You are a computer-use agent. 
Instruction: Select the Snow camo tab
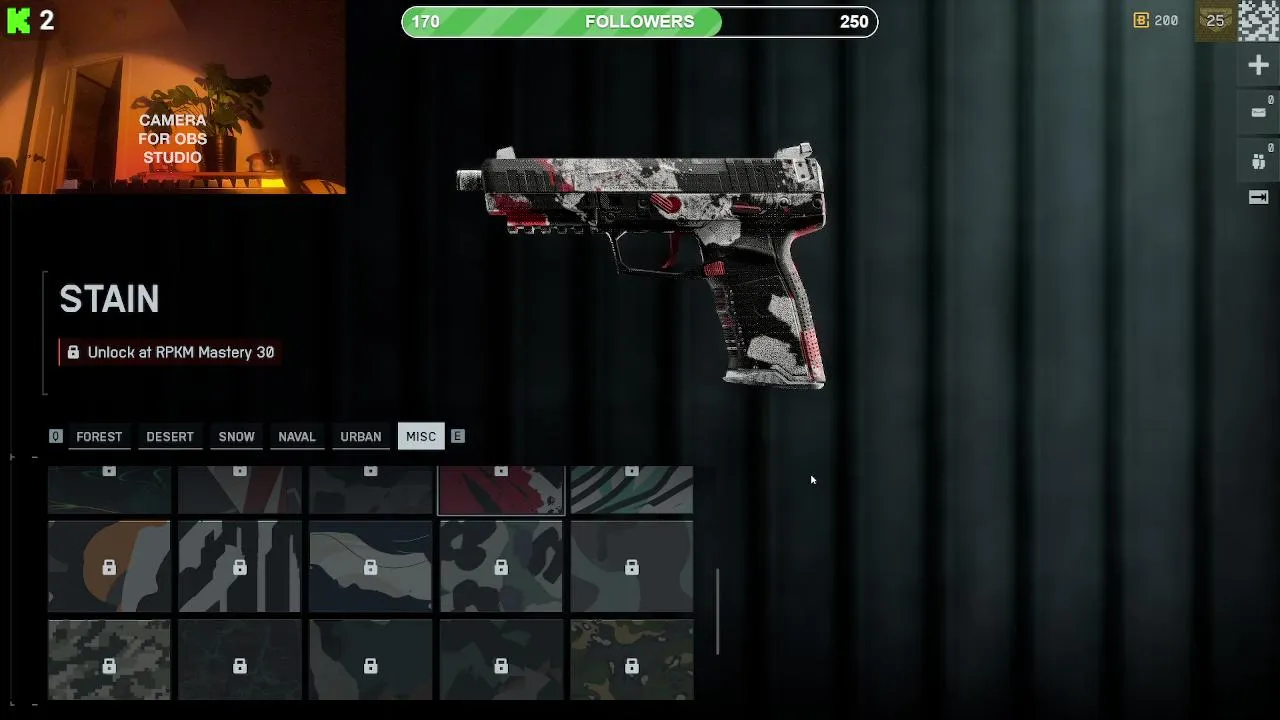pyautogui.click(x=237, y=437)
